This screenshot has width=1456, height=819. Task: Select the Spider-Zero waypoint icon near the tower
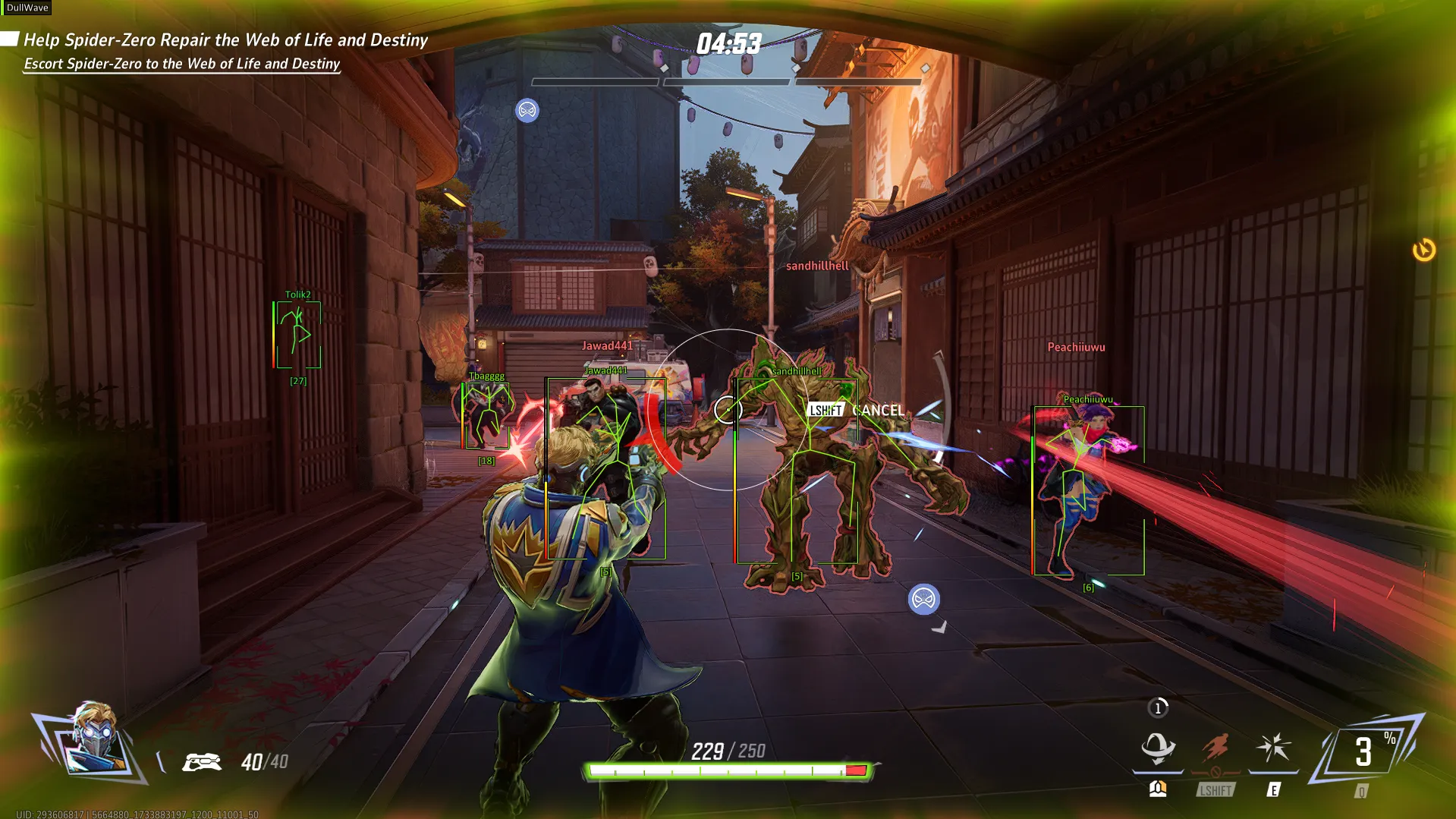coord(527,111)
